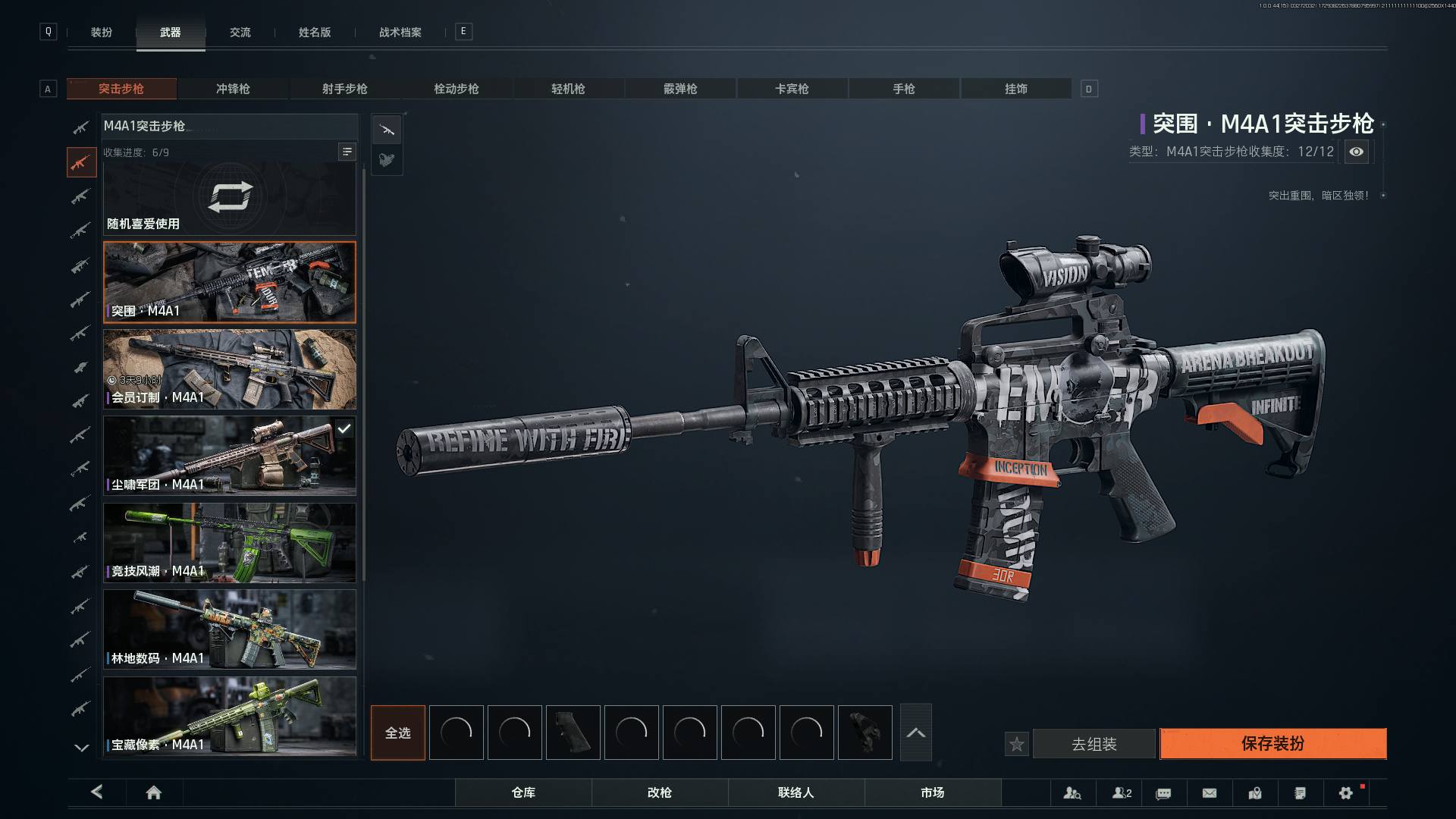
Task: Return home with the house icon
Action: tap(154, 792)
